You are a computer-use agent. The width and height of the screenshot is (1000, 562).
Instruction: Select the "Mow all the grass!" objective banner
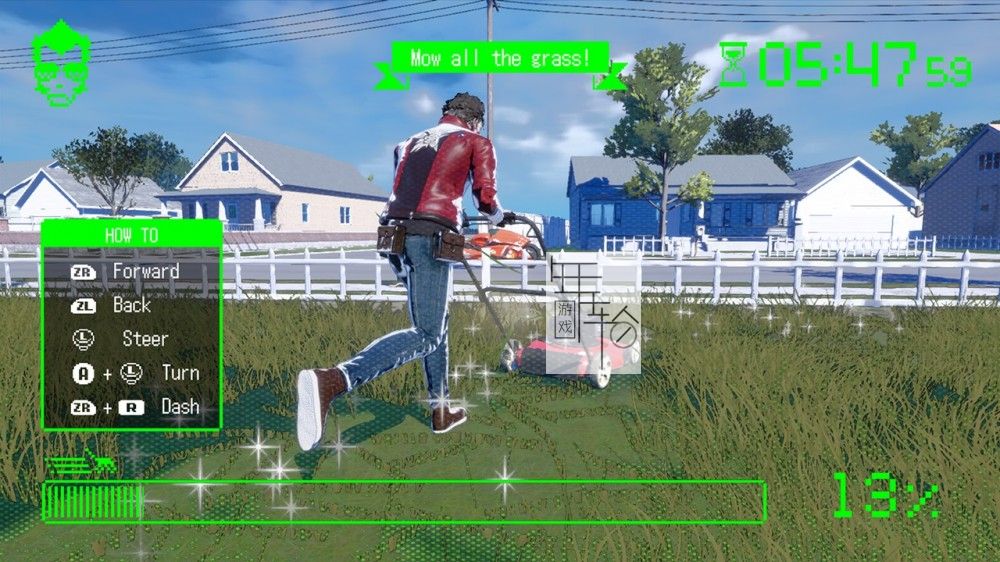click(501, 59)
